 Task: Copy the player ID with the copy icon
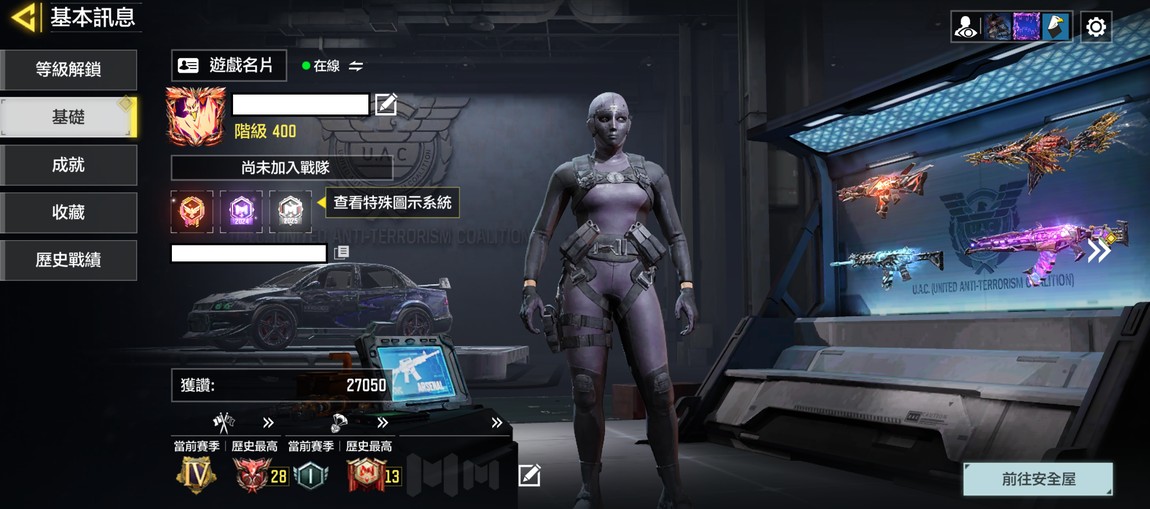pyautogui.click(x=342, y=253)
